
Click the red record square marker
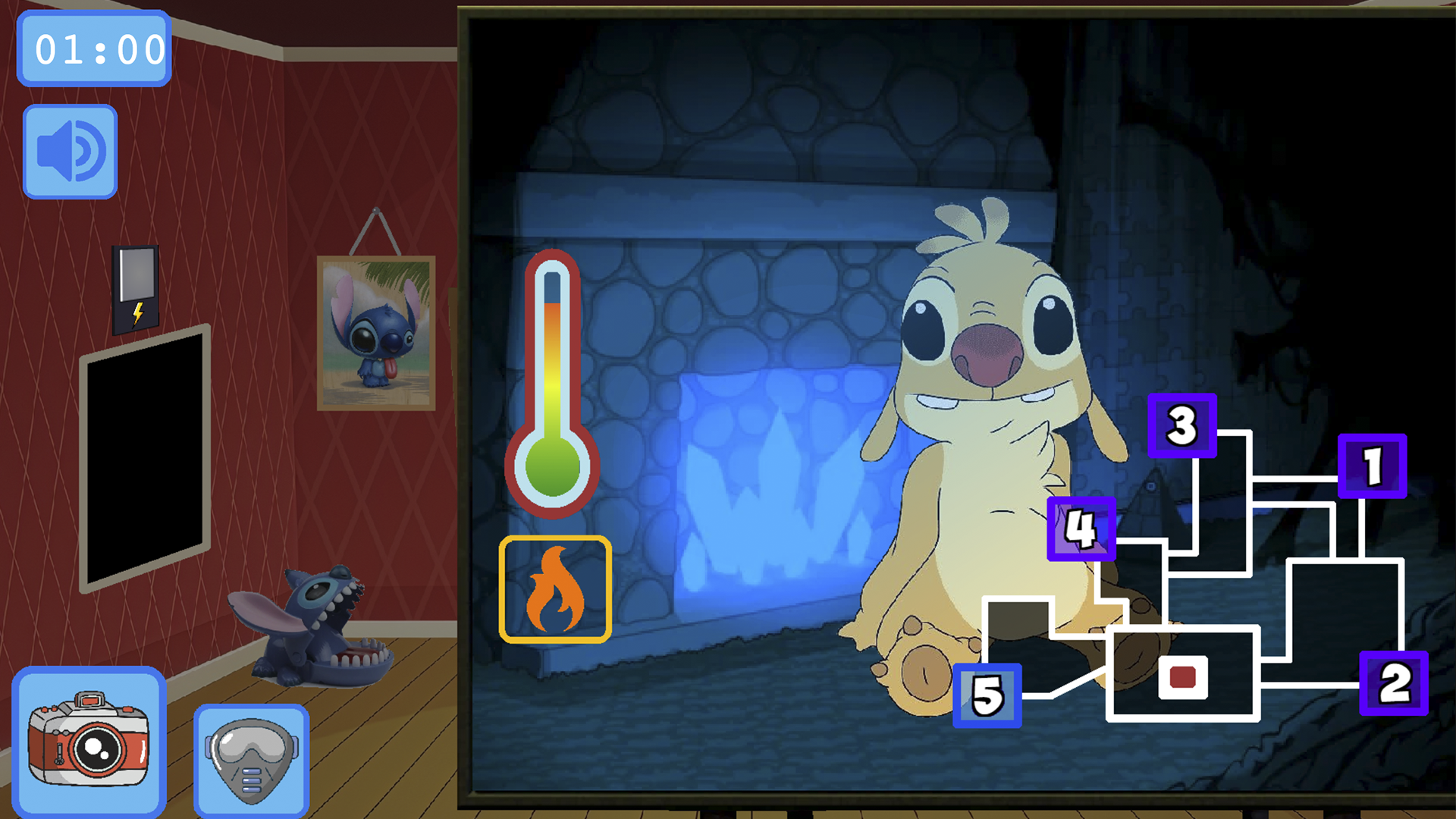tap(1182, 676)
